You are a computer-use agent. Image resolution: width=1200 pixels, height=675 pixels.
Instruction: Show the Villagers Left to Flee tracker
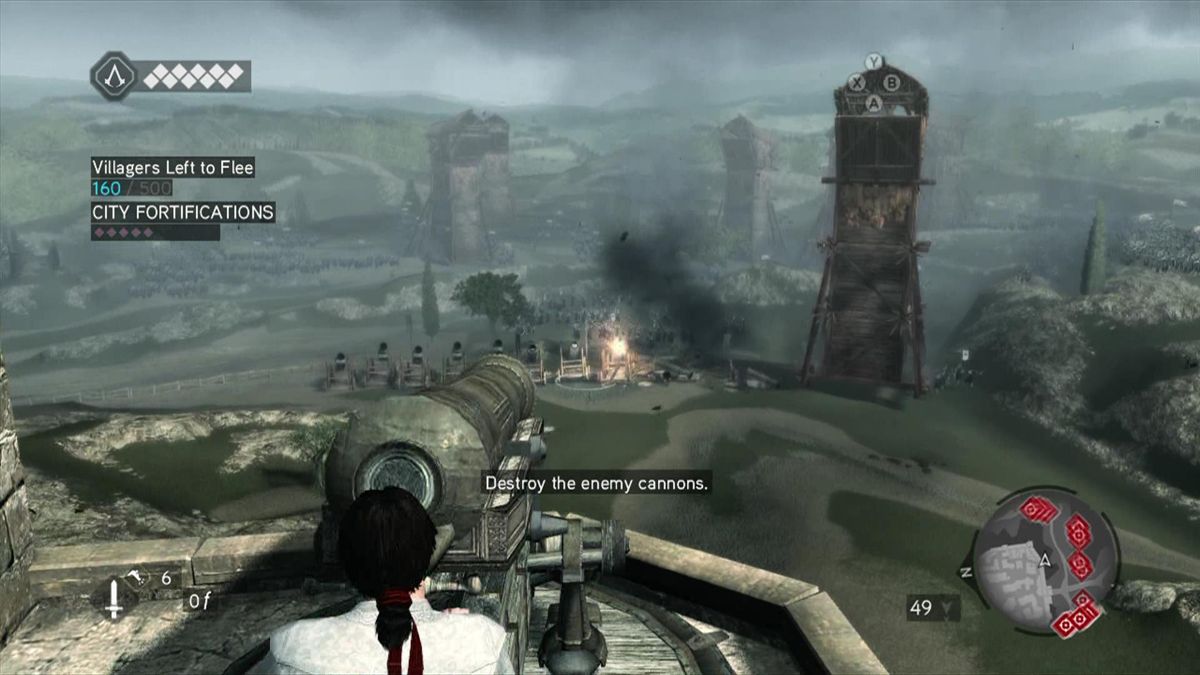(172, 168)
